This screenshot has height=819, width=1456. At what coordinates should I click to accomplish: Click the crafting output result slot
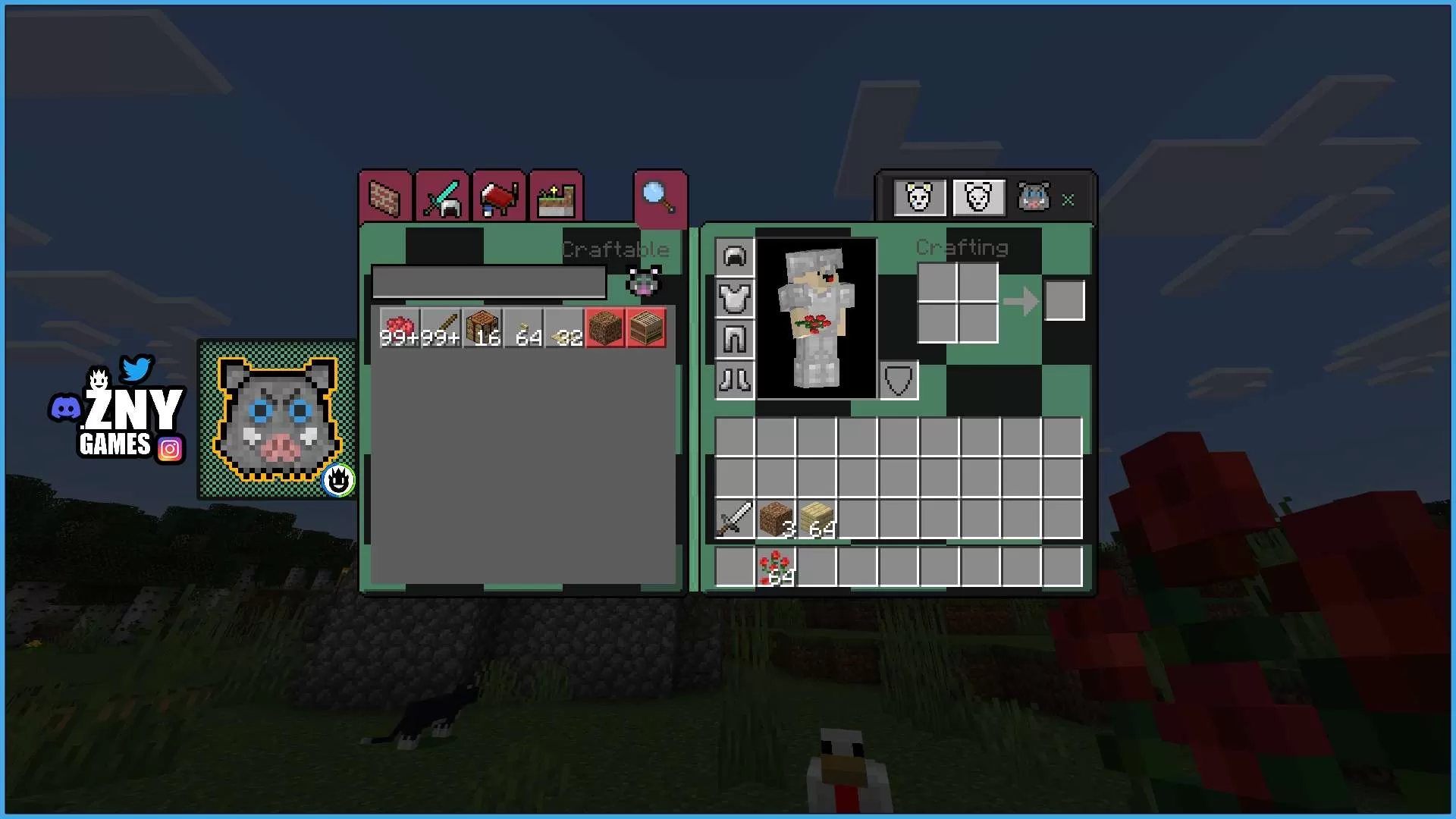click(x=1065, y=300)
